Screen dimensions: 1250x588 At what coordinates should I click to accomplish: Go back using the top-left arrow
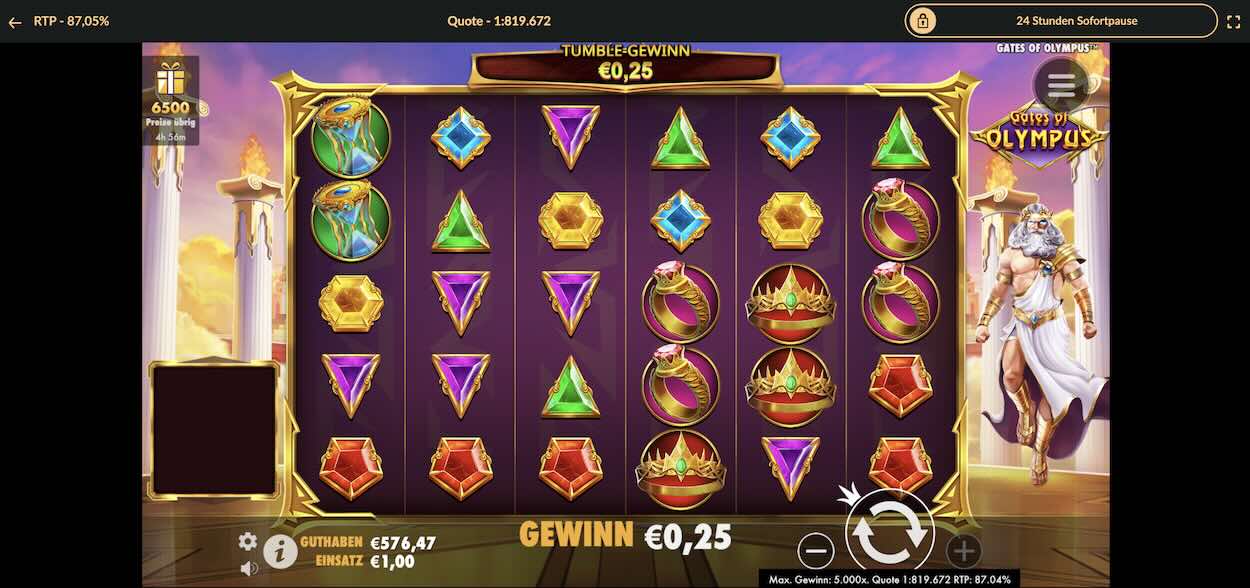(15, 22)
